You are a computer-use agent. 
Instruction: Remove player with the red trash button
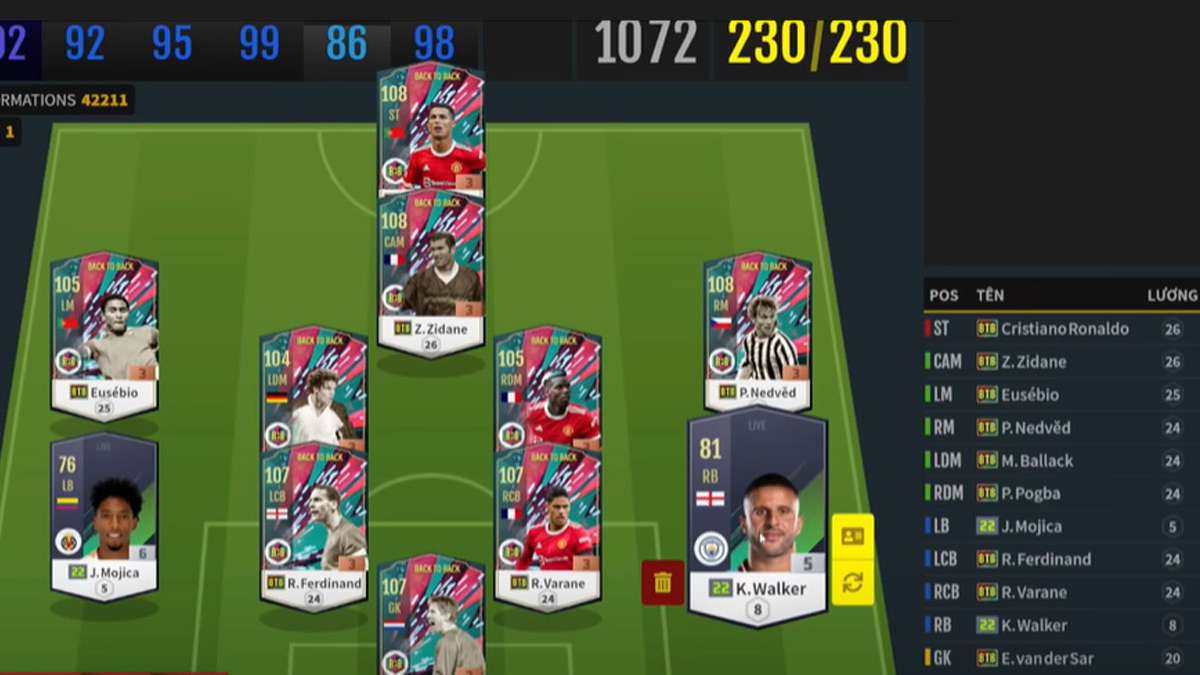click(x=663, y=582)
